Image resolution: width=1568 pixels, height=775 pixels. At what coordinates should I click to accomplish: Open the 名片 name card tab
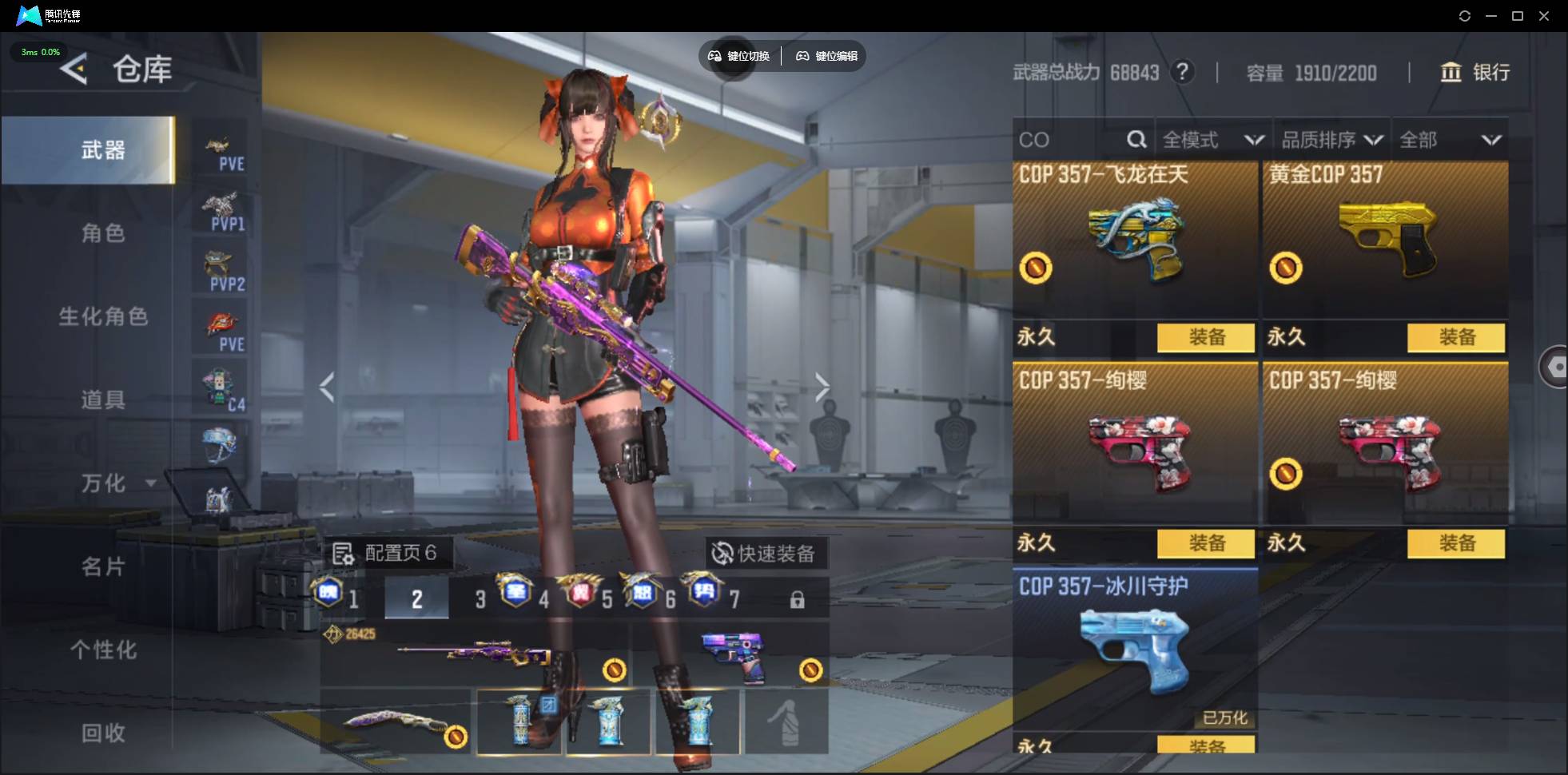tap(103, 566)
